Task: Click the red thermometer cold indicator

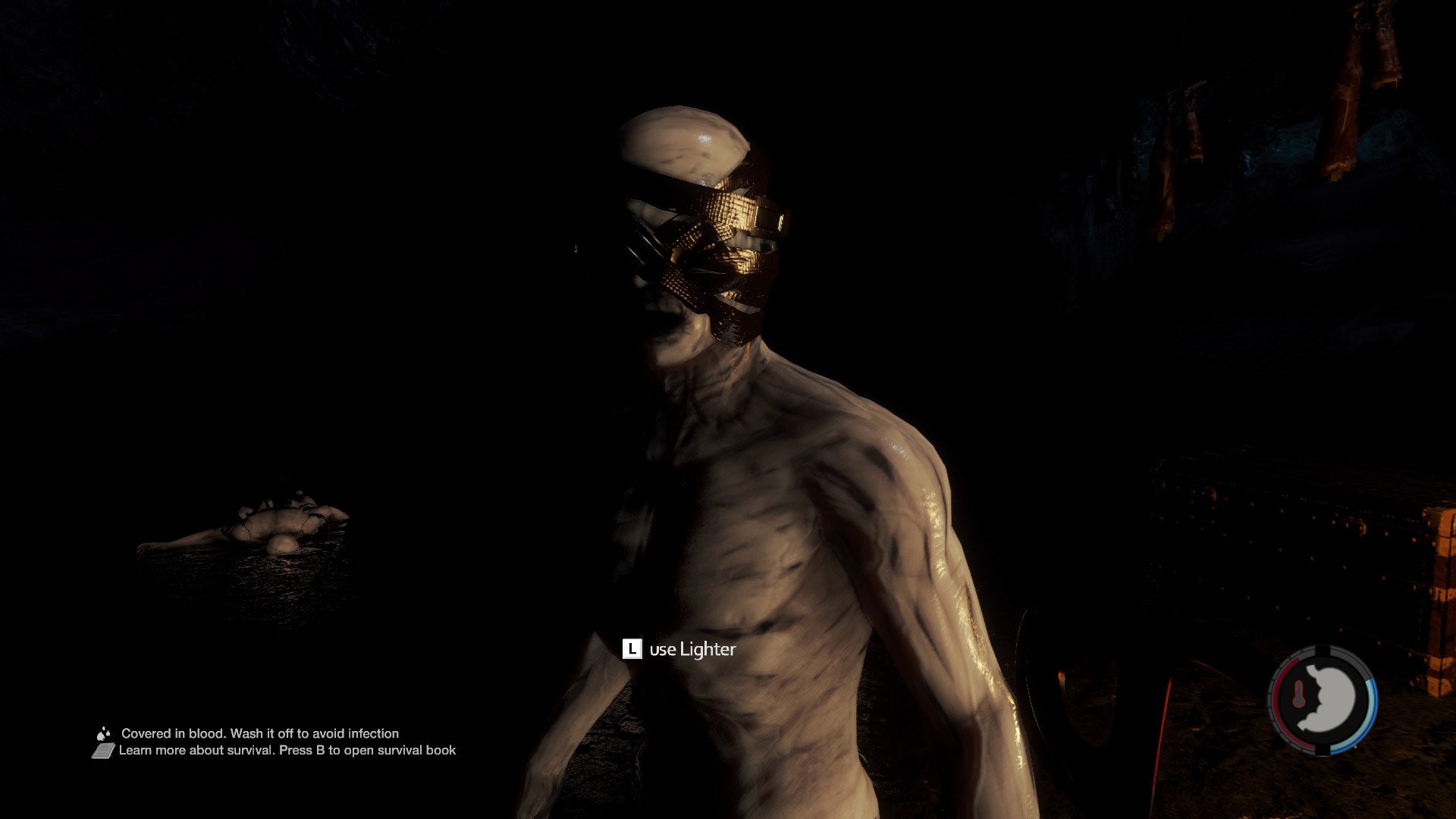Action: pos(1298,694)
